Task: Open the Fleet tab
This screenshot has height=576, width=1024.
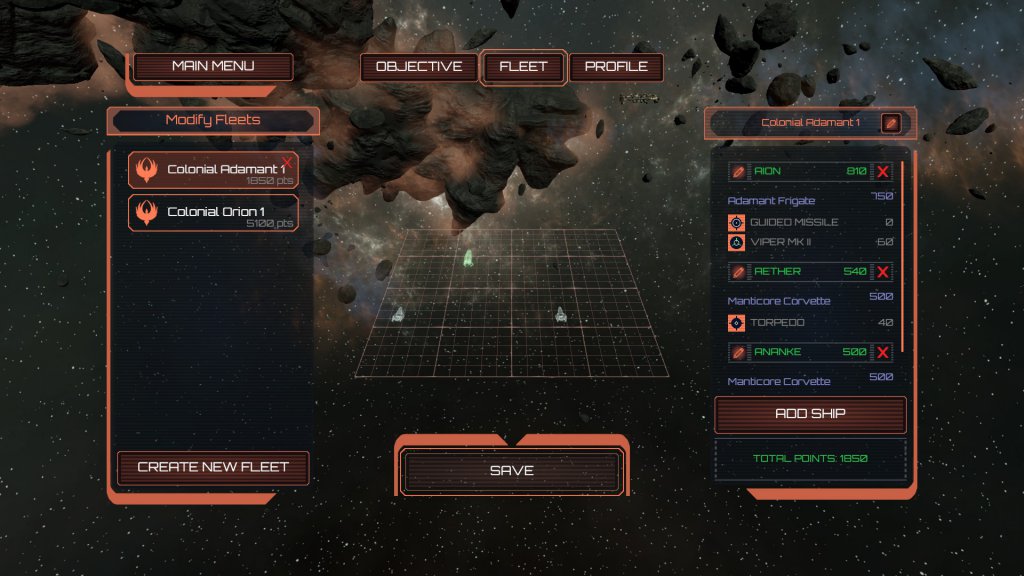Action: click(x=524, y=67)
